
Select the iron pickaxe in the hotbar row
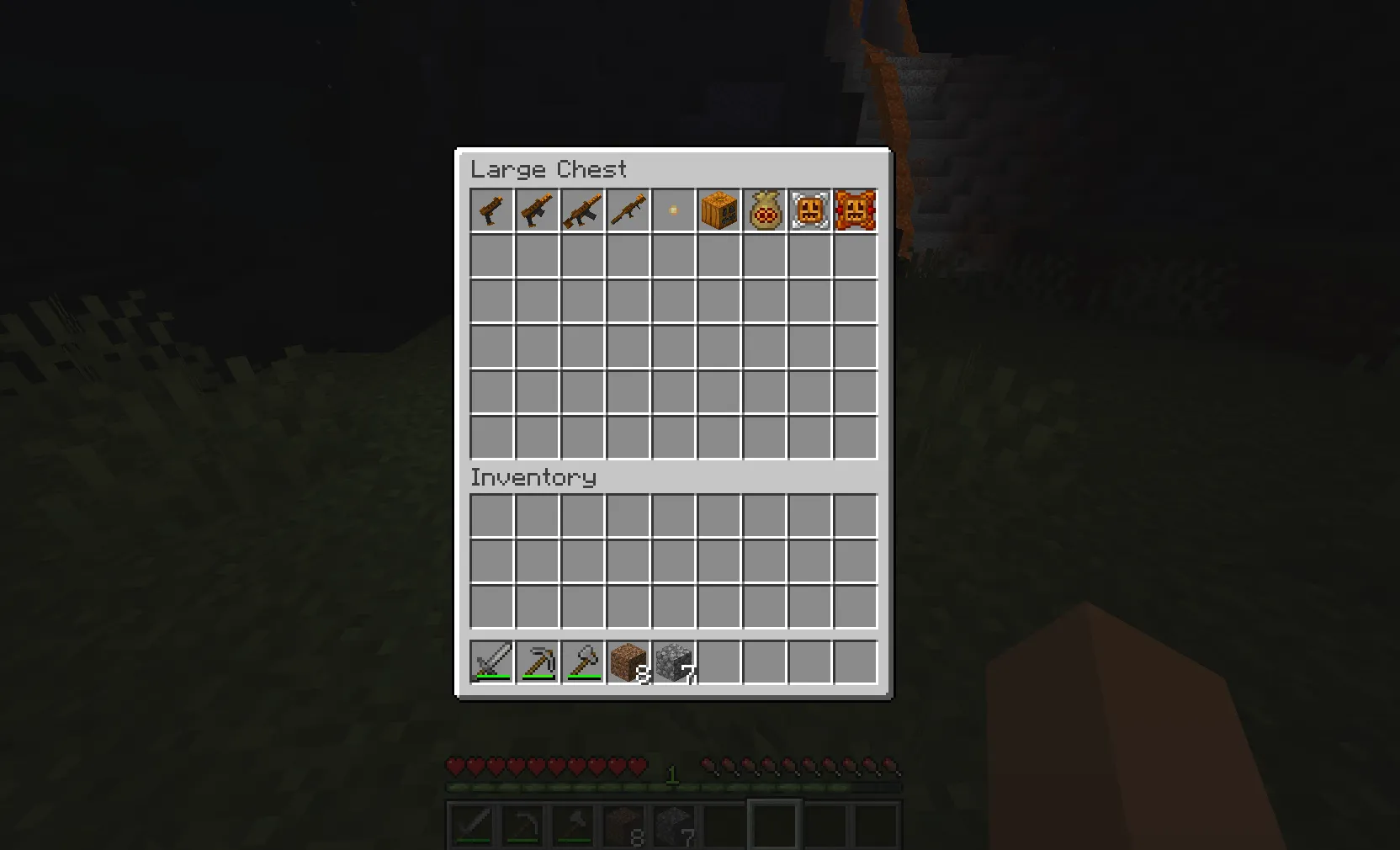[537, 662]
